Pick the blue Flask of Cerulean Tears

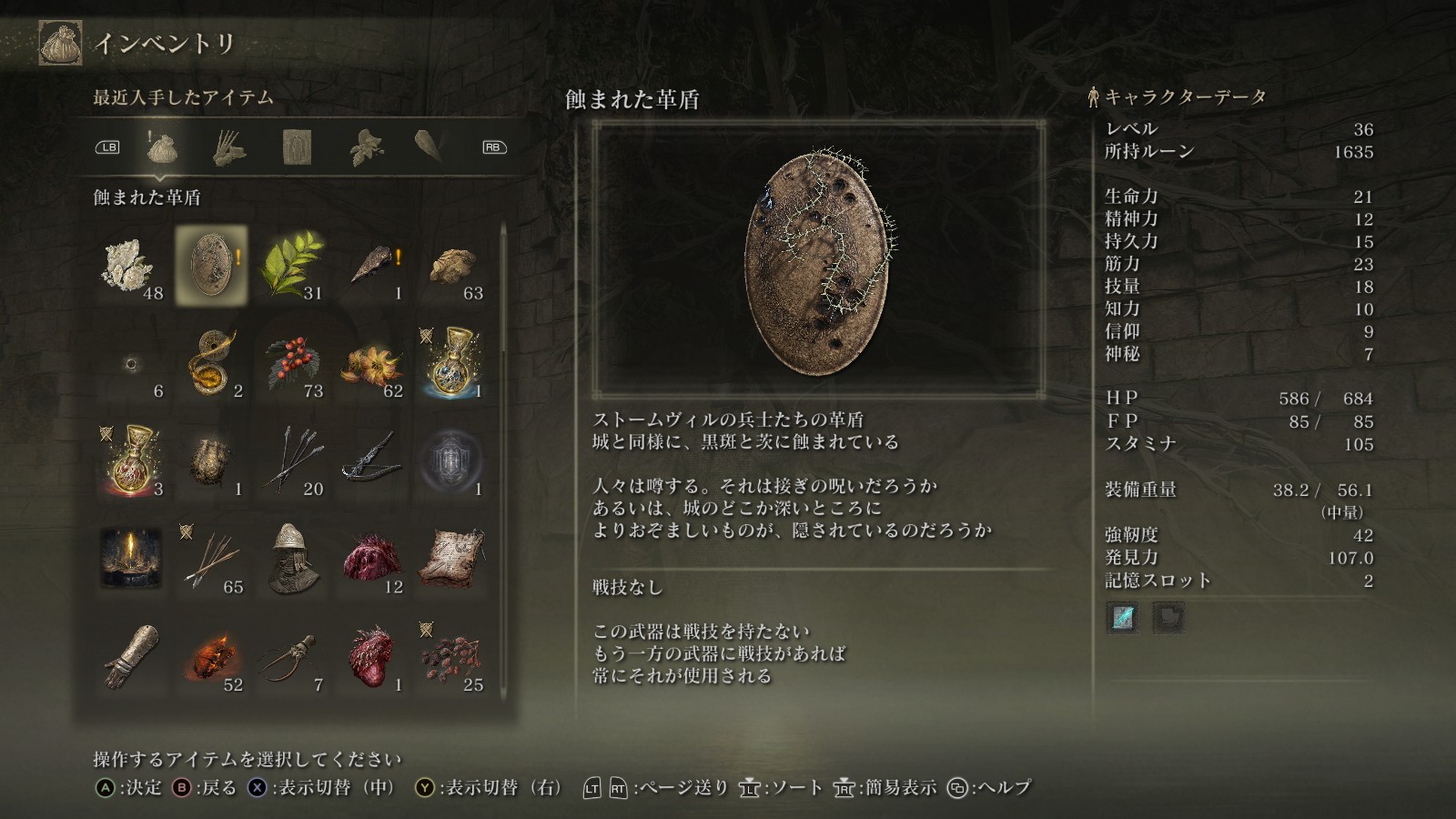[x=451, y=364]
